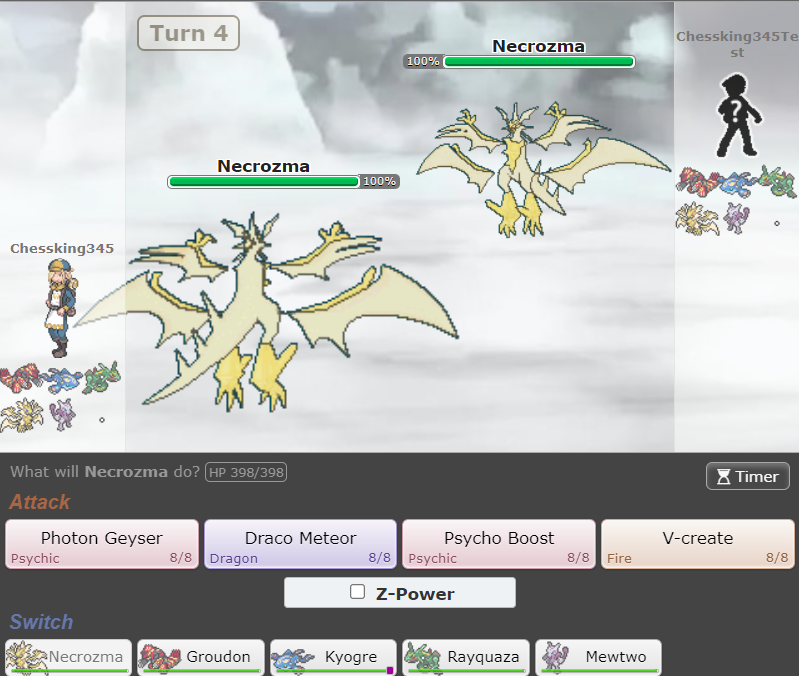Screen dimensions: 799x676
Task: Toggle the Z-Power checkbox
Action: pyautogui.click(x=358, y=592)
